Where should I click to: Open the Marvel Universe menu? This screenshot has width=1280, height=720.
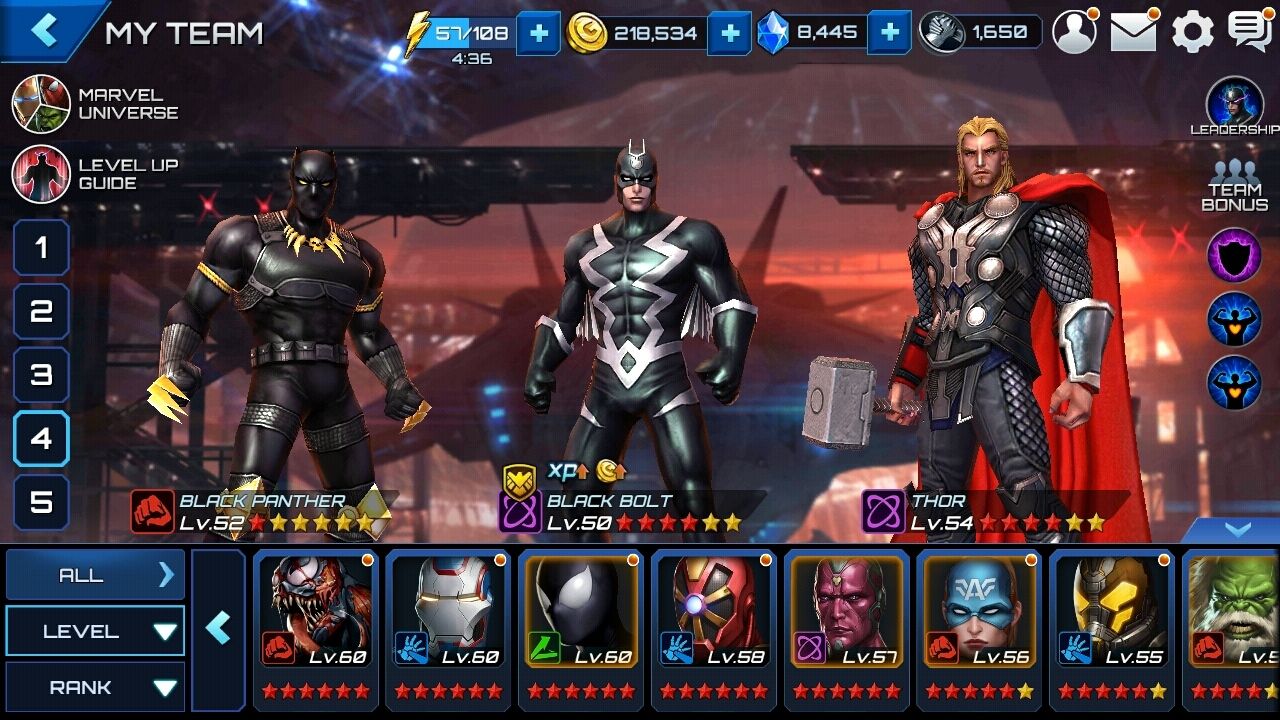tap(95, 104)
